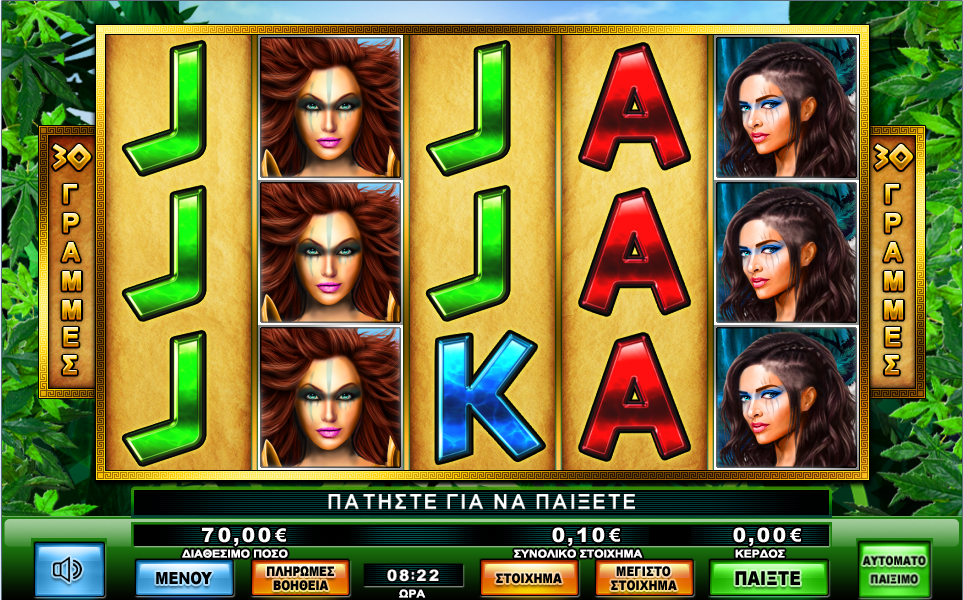Select the ΜΕΓΙΣΤΟ ΣΤΟΙΧΗΜΑ max bet button
The width and height of the screenshot is (963, 600).
coord(645,577)
